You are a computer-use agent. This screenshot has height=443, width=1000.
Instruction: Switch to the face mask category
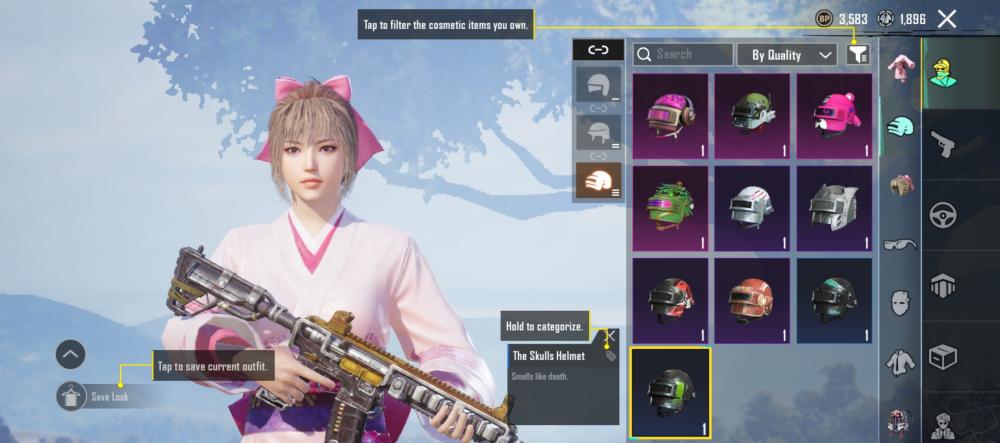pos(901,301)
